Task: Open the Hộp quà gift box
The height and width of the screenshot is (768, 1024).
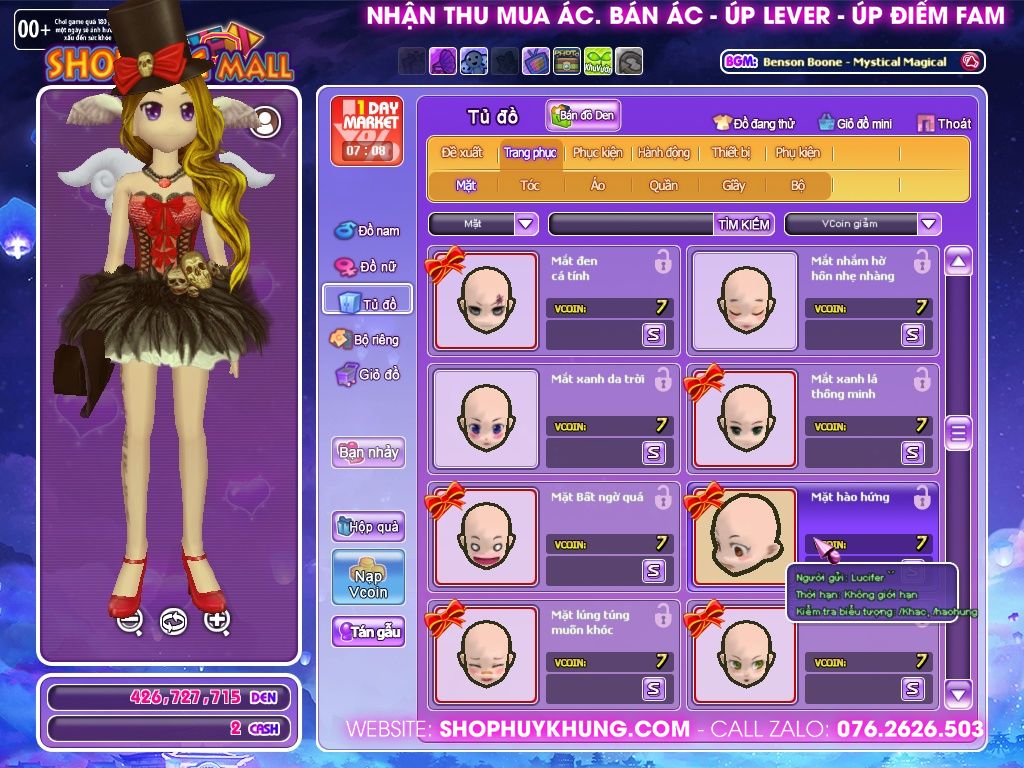Action: 368,526
